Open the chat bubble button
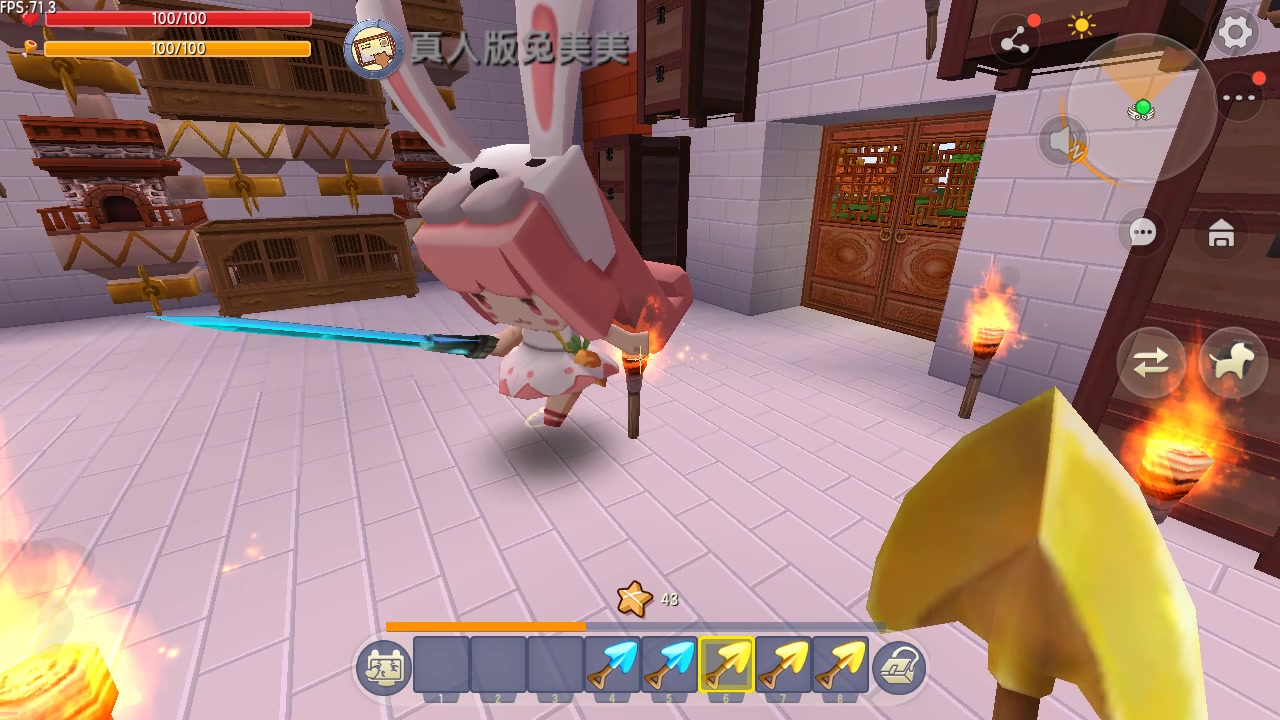Screen dimensions: 1280x720 pos(1142,233)
